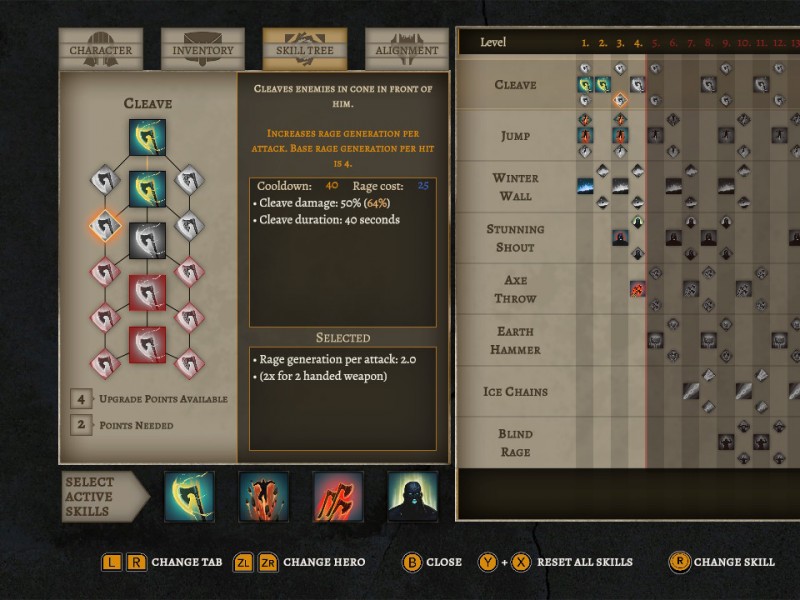Pick the red axes active skill icon
Image resolution: width=800 pixels, height=600 pixels.
338,497
